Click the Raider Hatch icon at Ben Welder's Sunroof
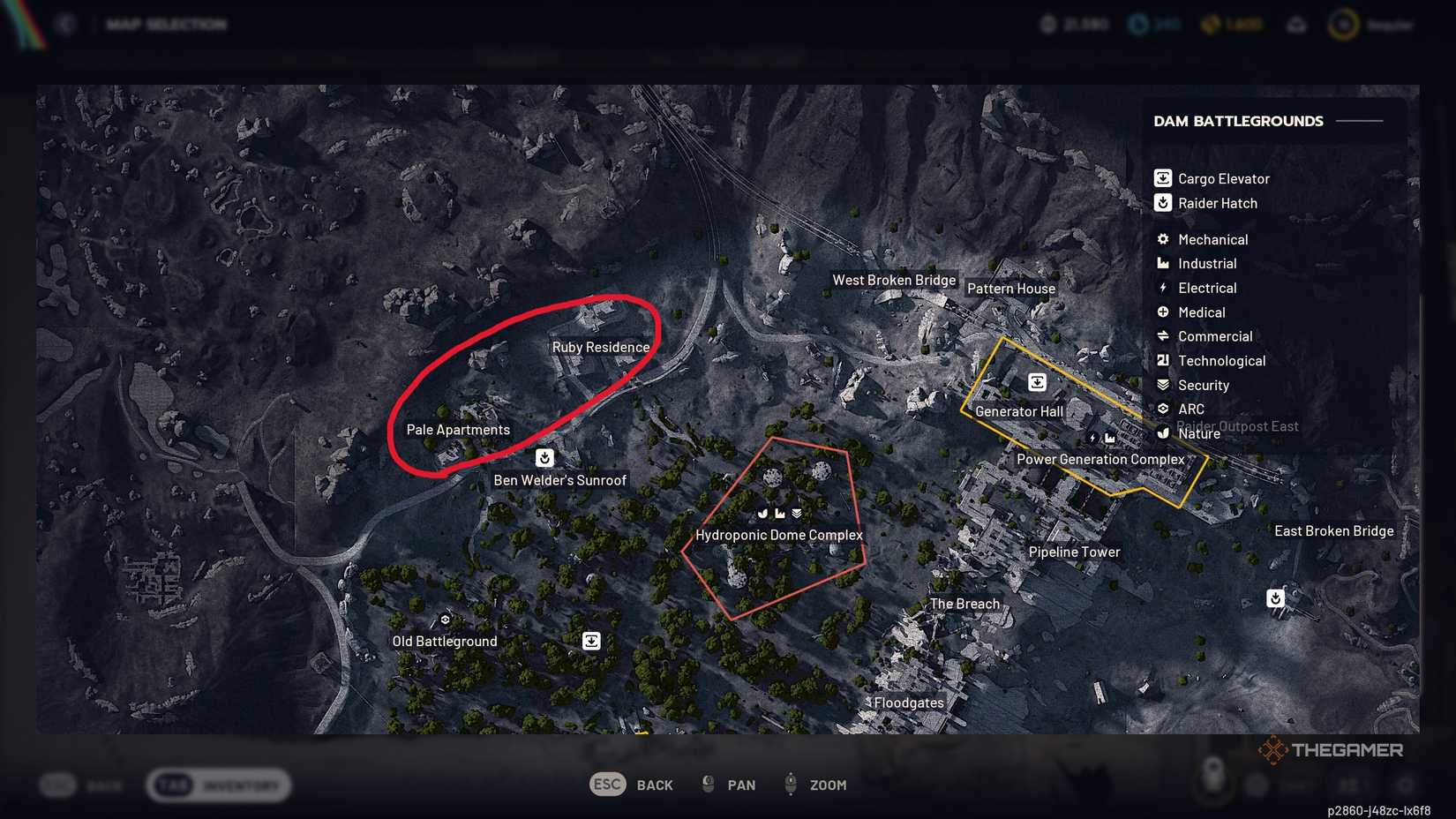The width and height of the screenshot is (1456, 819). [x=544, y=457]
